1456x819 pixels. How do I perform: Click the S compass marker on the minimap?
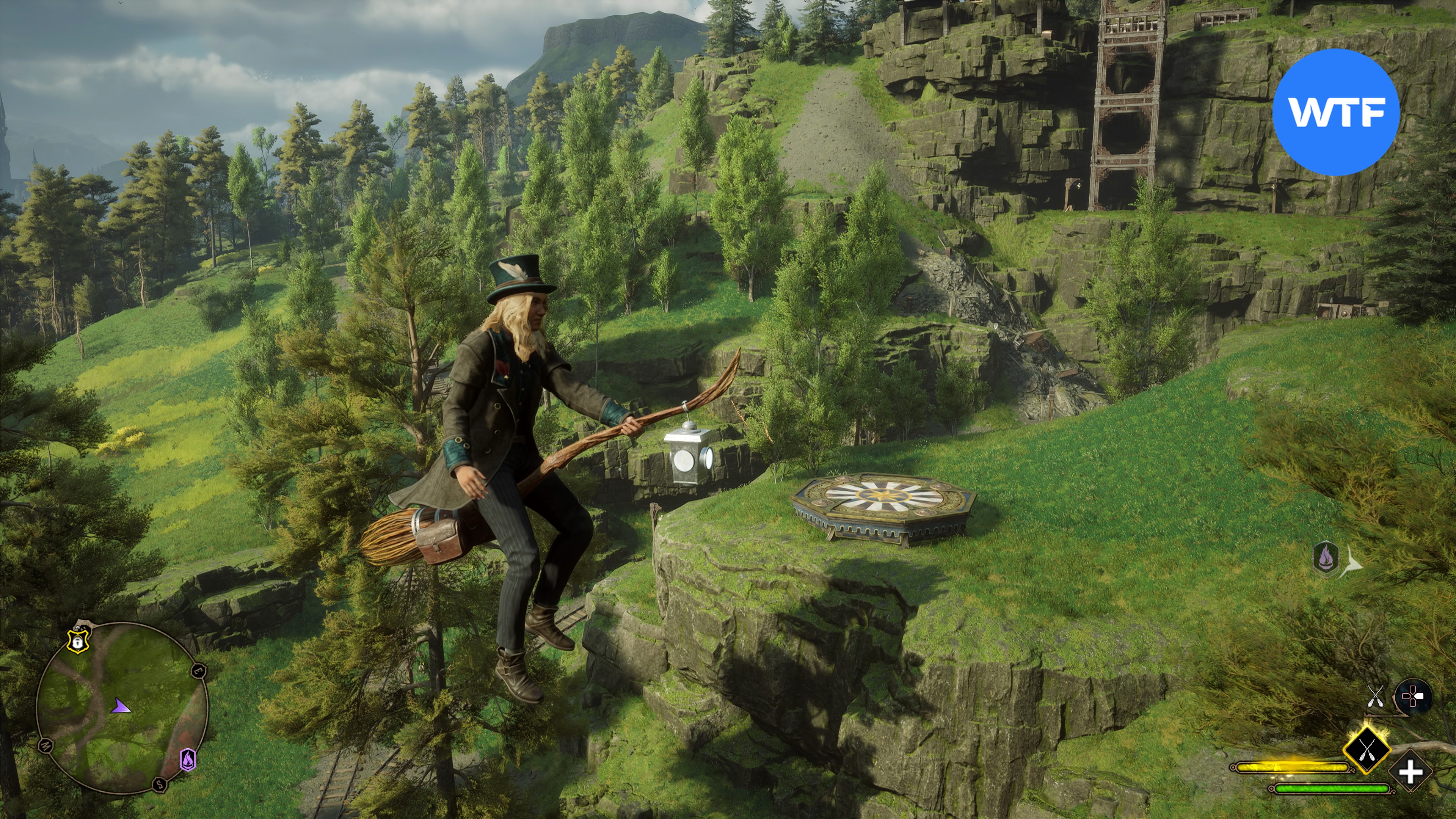160,784
